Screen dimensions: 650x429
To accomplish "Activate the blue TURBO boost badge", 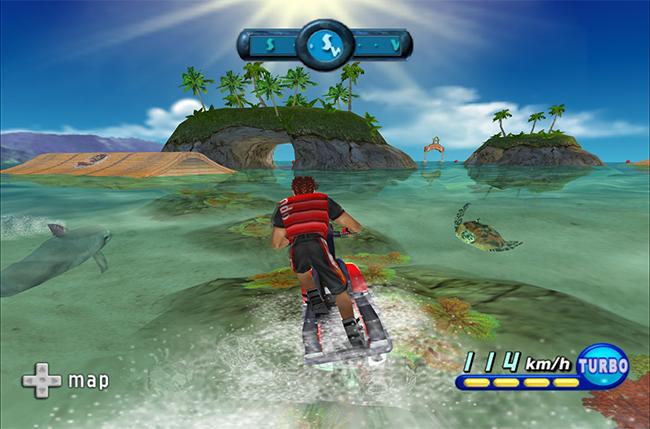I will (x=604, y=366).
